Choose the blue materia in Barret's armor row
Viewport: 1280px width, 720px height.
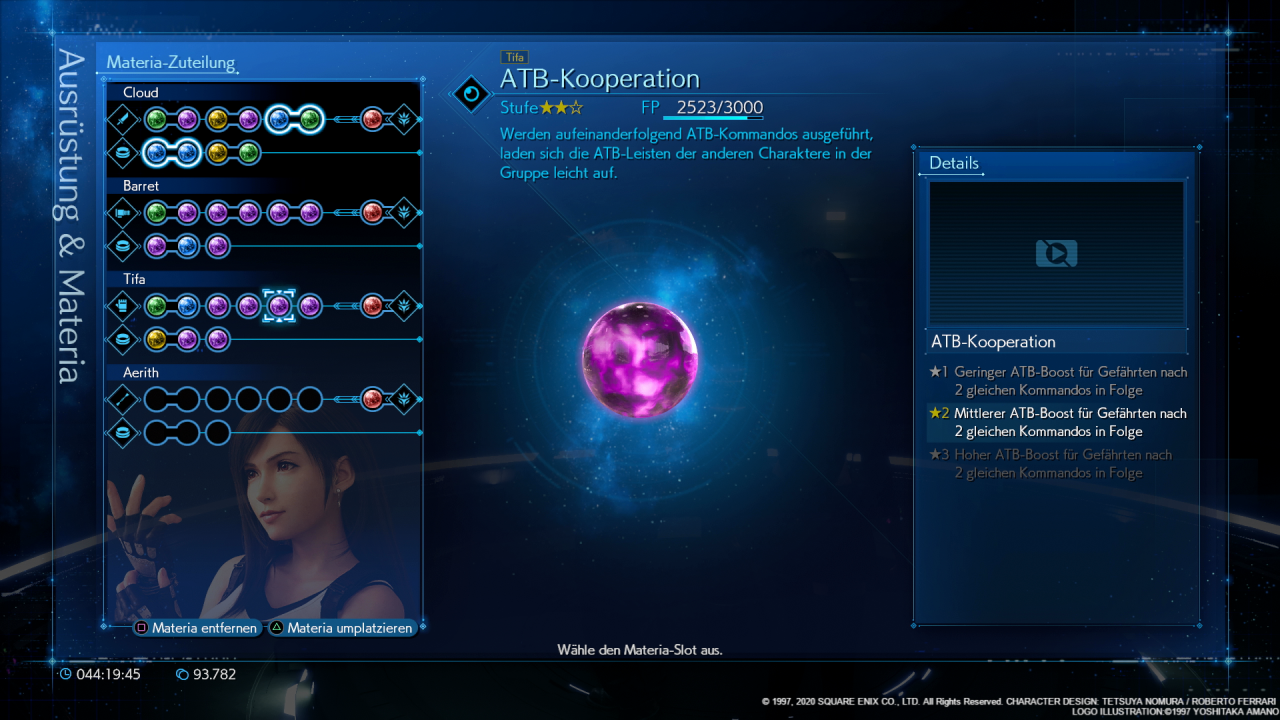click(x=187, y=246)
